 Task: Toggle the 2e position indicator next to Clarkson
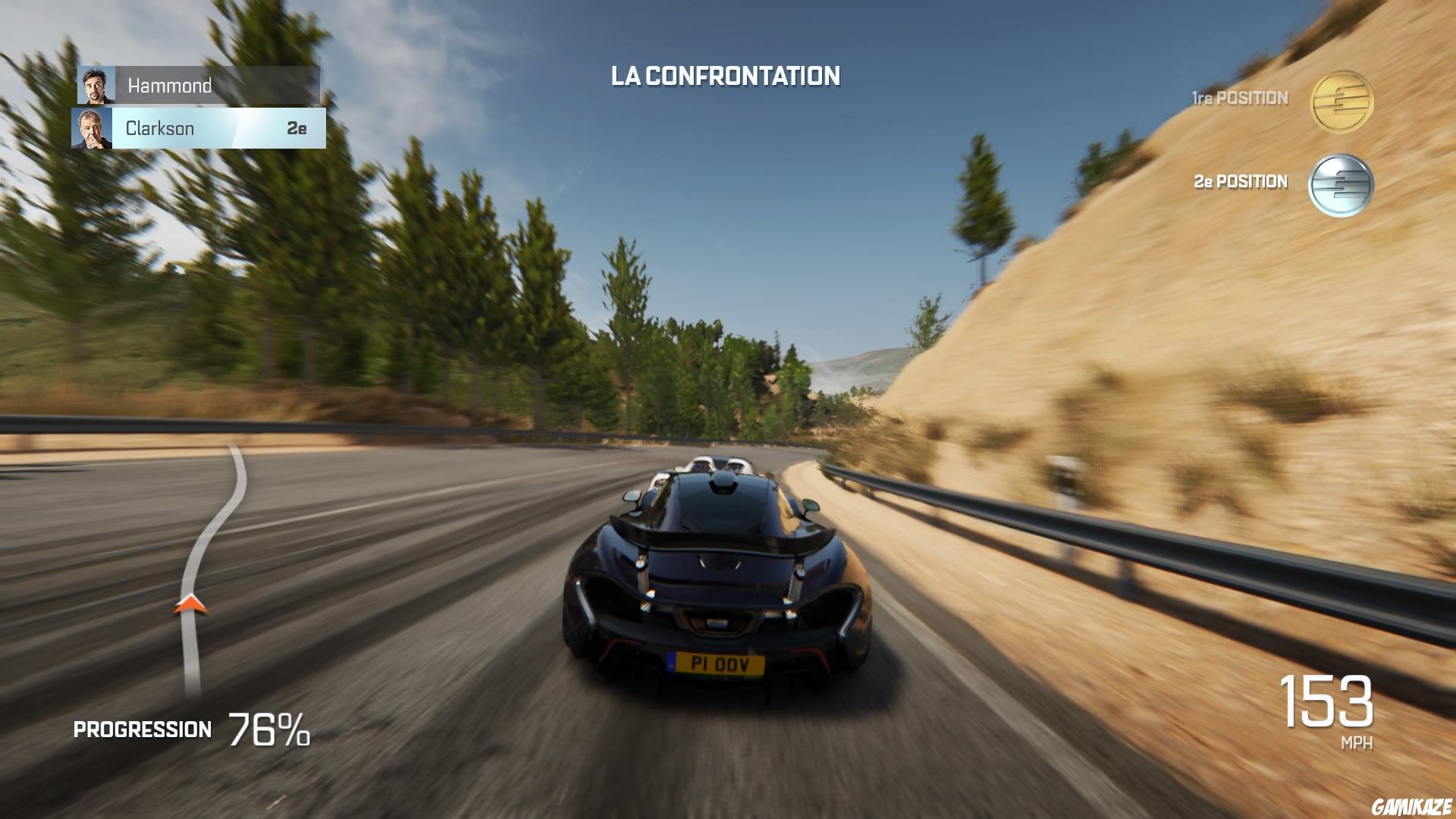296,127
